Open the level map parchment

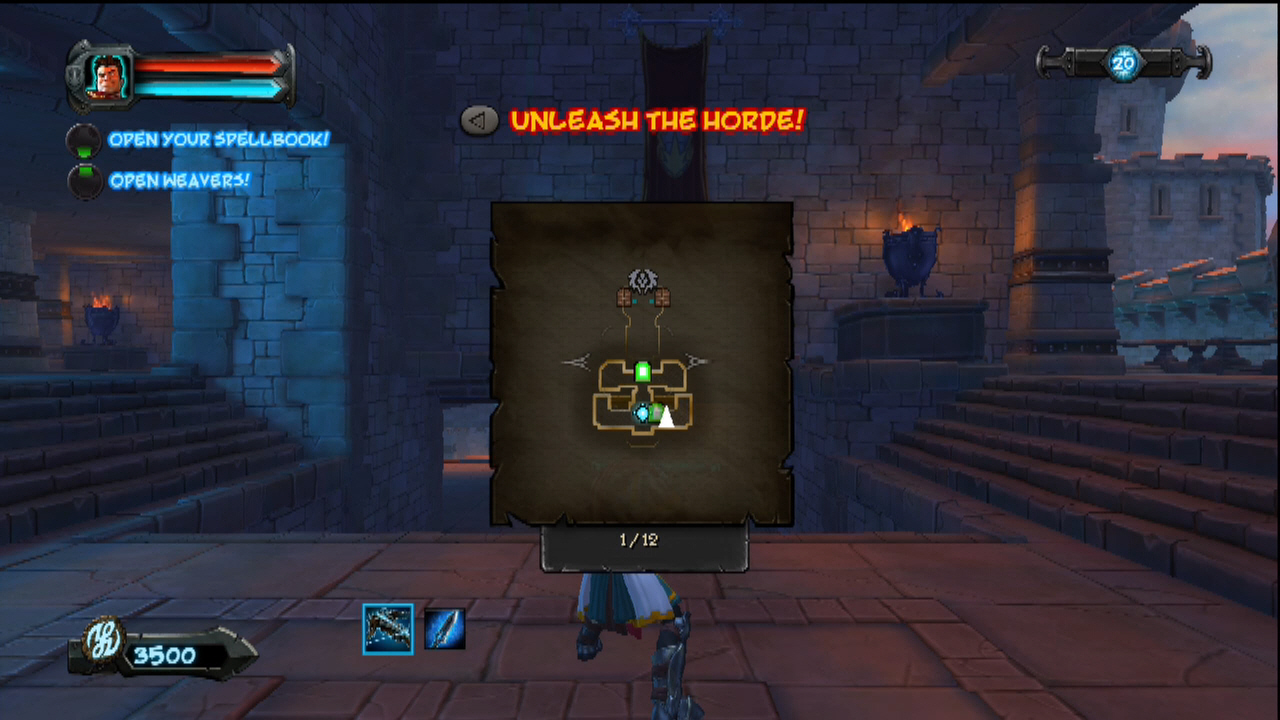point(642,364)
